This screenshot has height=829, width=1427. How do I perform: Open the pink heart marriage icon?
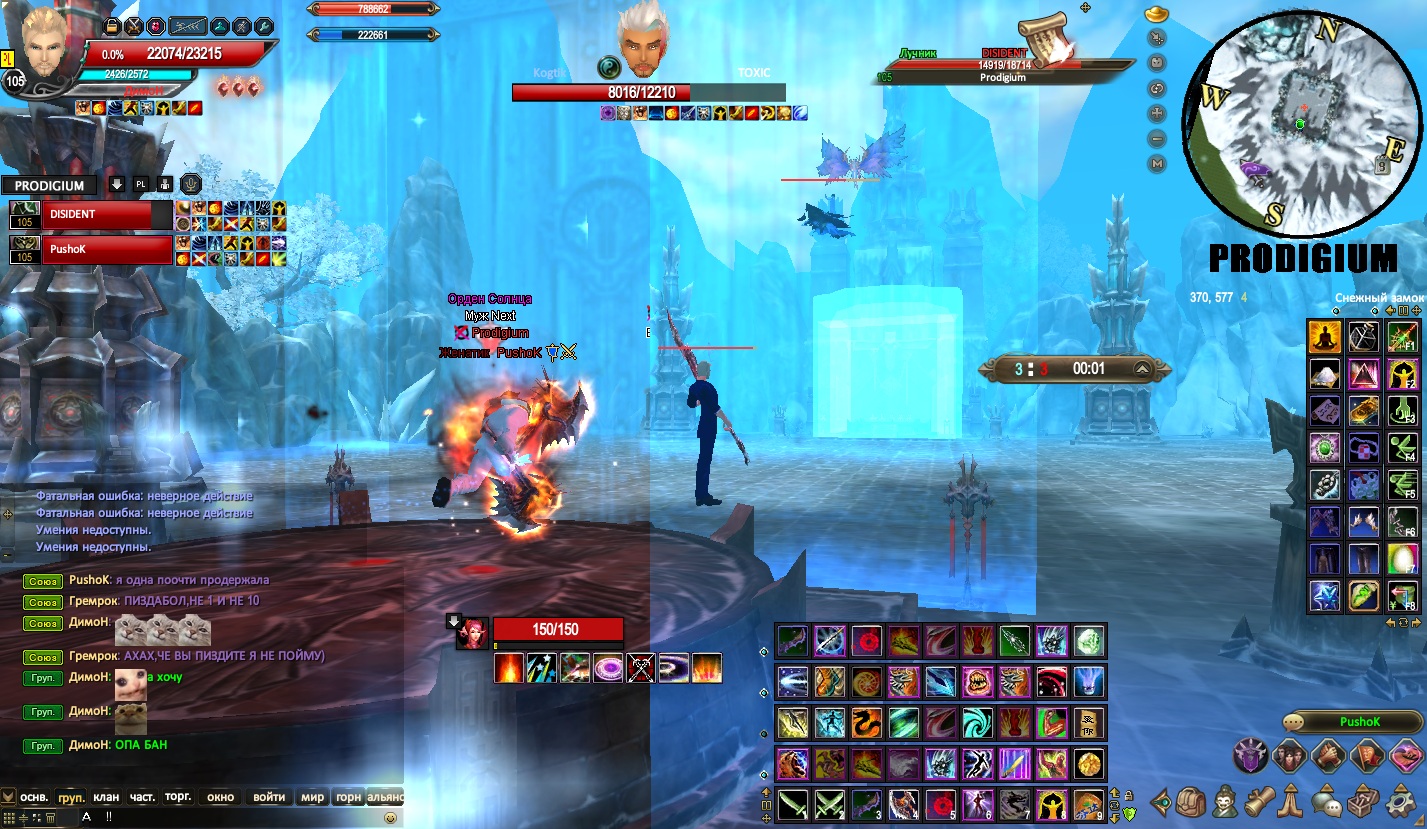coord(1405,757)
